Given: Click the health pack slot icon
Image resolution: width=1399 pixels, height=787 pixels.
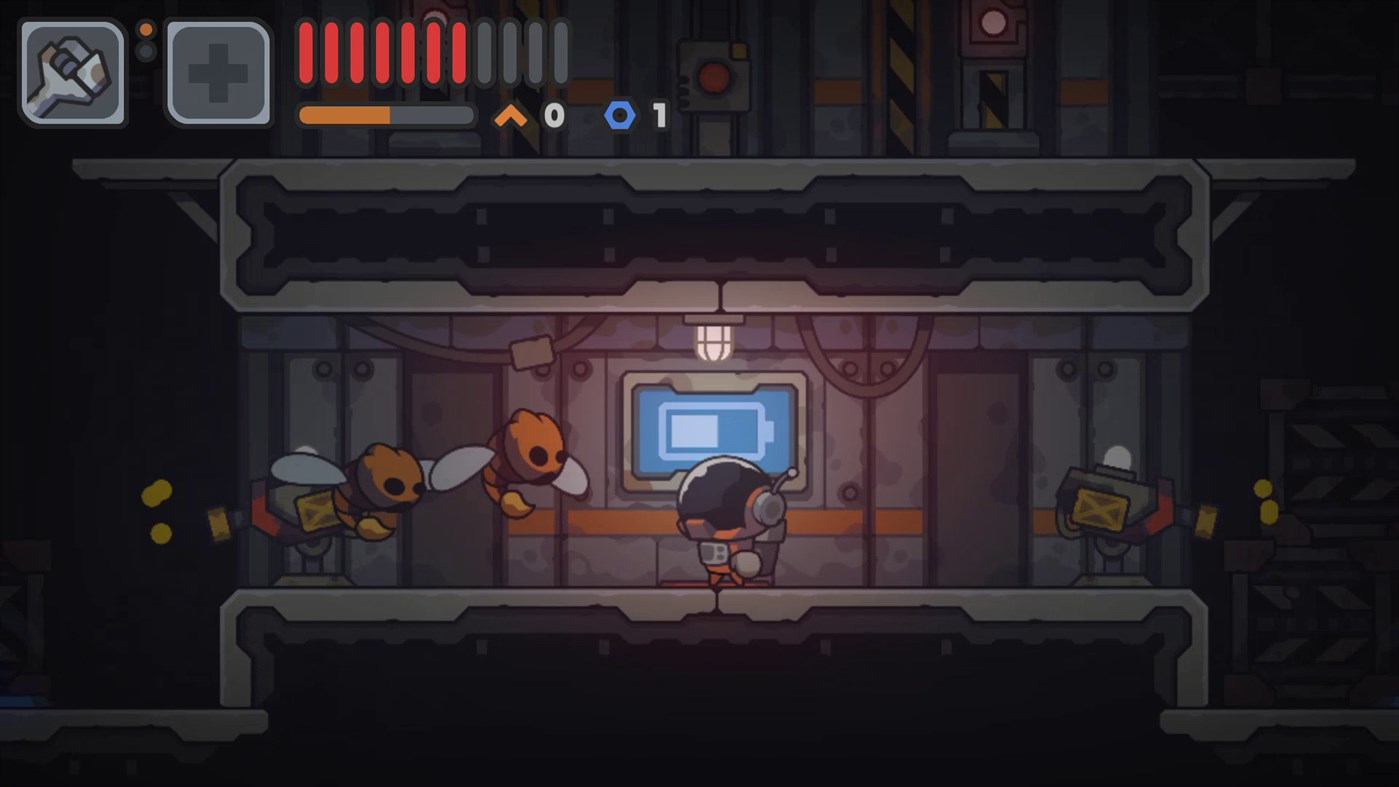Looking at the screenshot, I should [216, 72].
